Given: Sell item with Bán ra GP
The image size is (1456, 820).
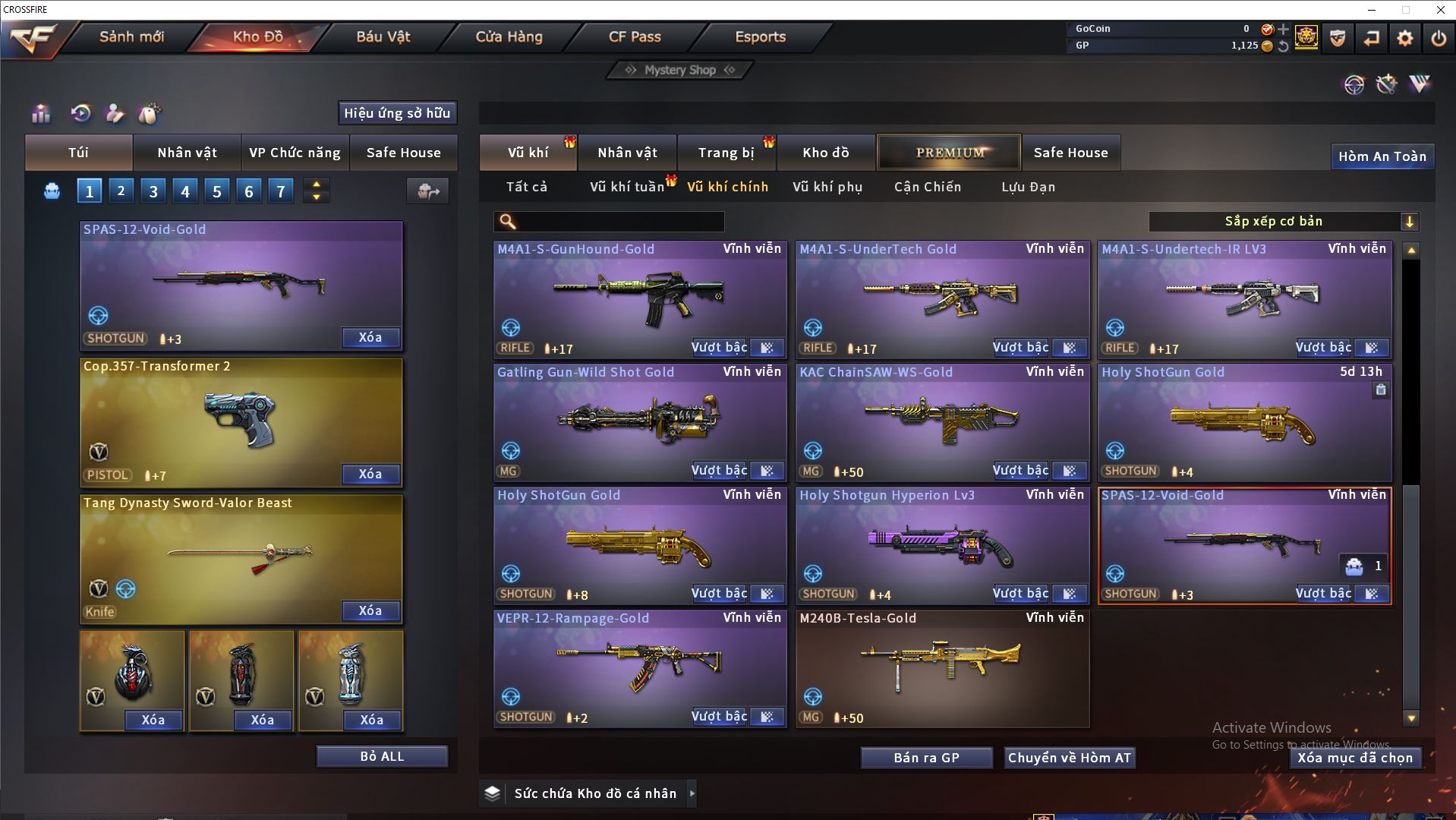Looking at the screenshot, I should coord(926,758).
